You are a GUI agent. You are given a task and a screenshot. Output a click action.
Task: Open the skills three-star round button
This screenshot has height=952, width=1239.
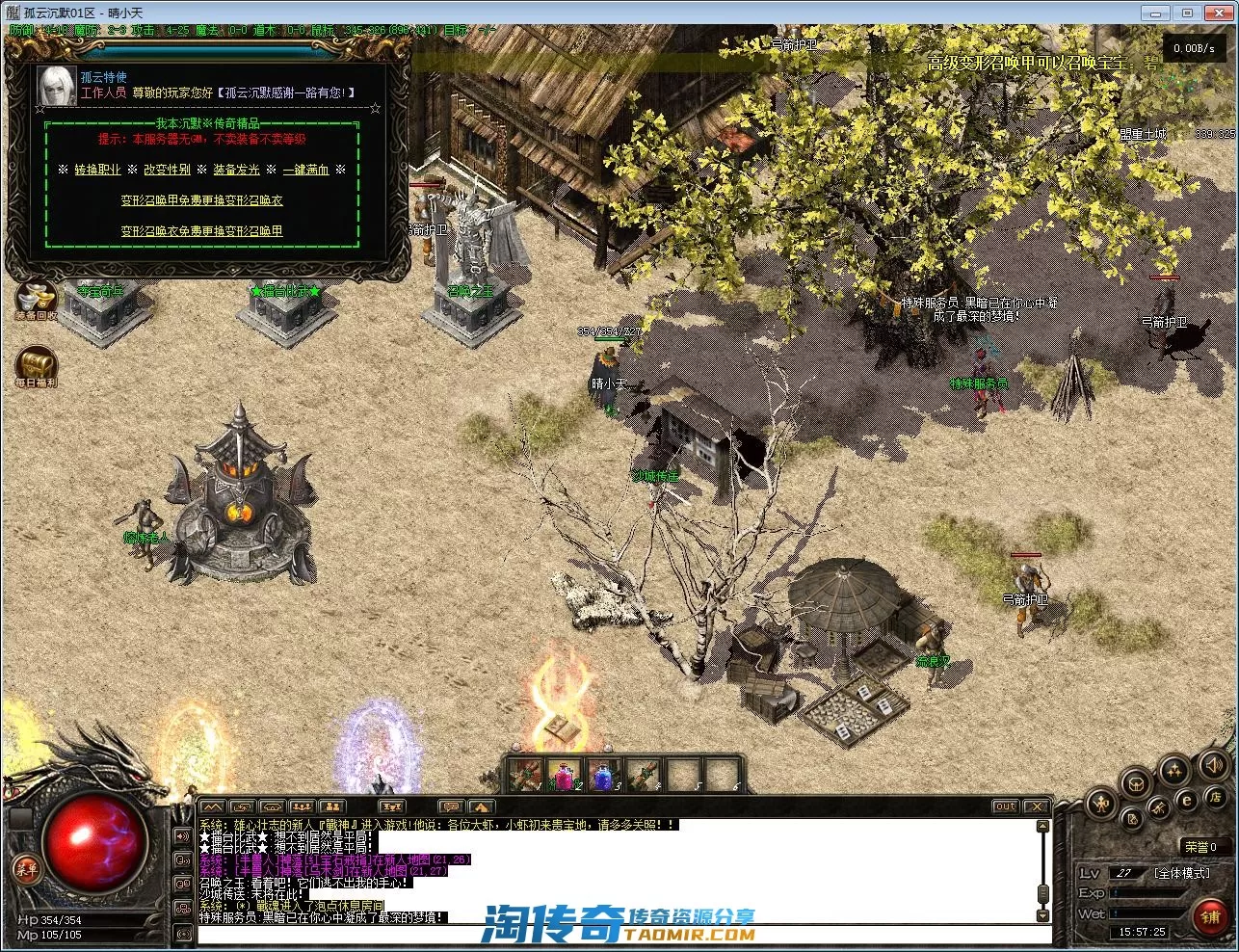click(1174, 770)
